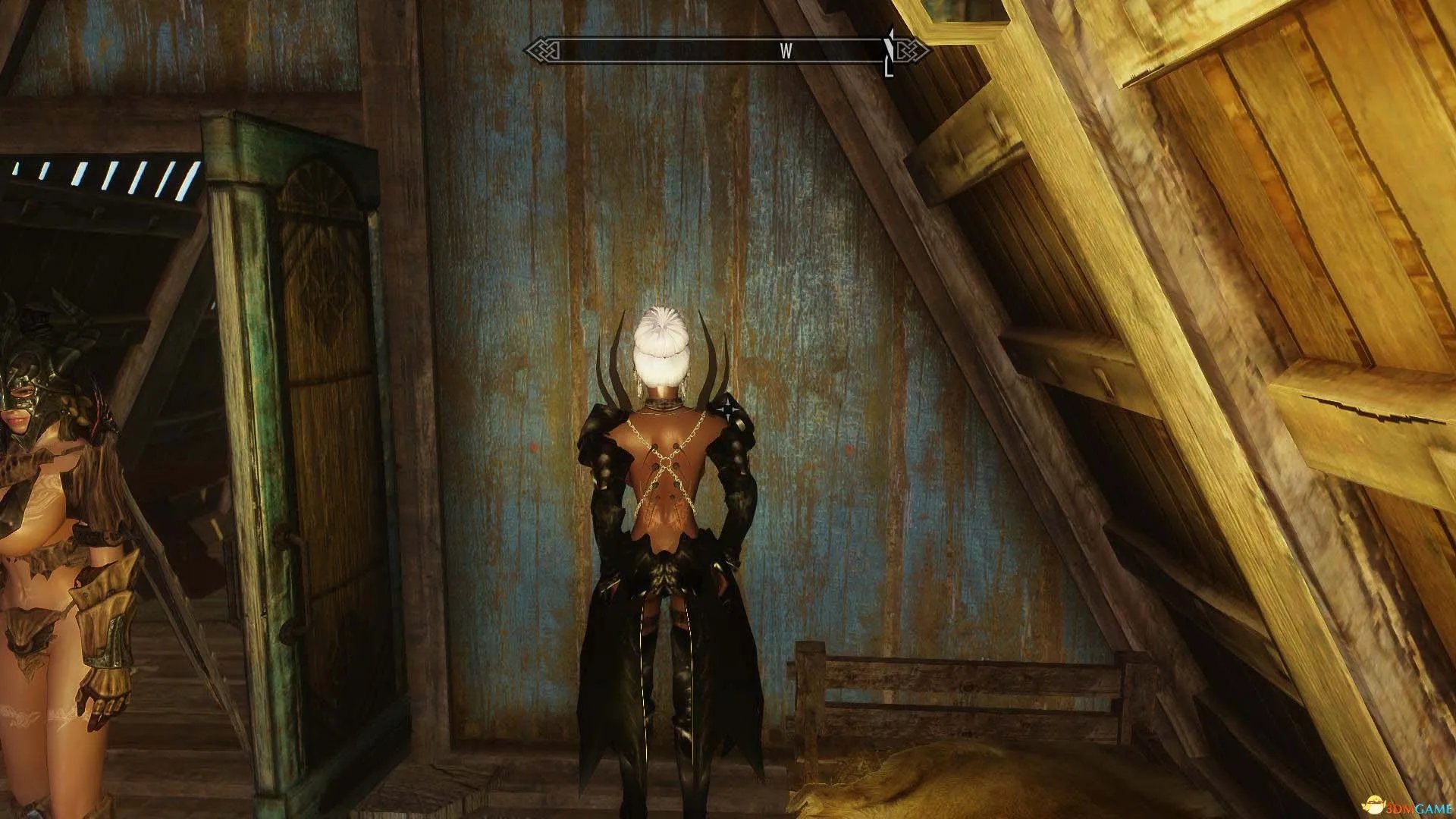Select the white marker on the compass

pos(890,52)
